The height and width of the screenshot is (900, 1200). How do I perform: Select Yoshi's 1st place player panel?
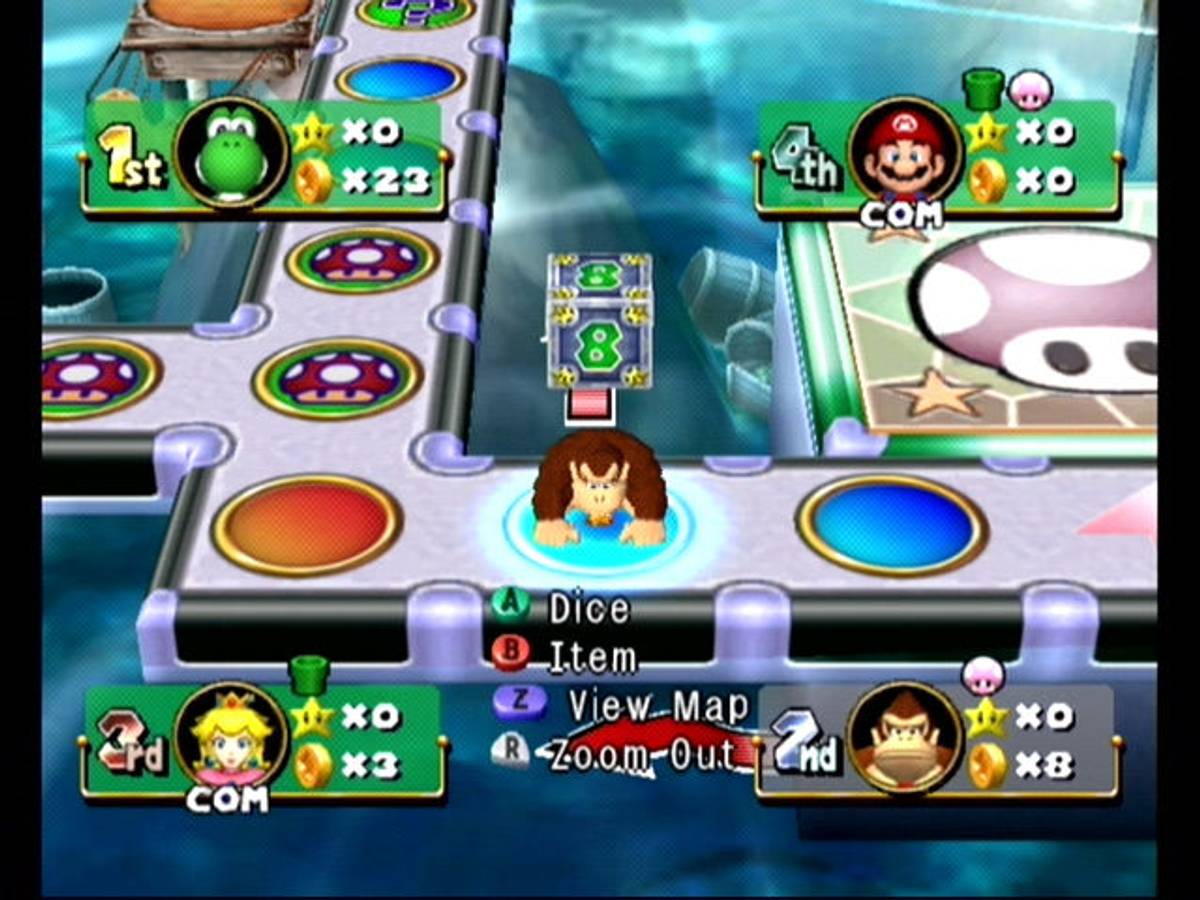(264, 157)
